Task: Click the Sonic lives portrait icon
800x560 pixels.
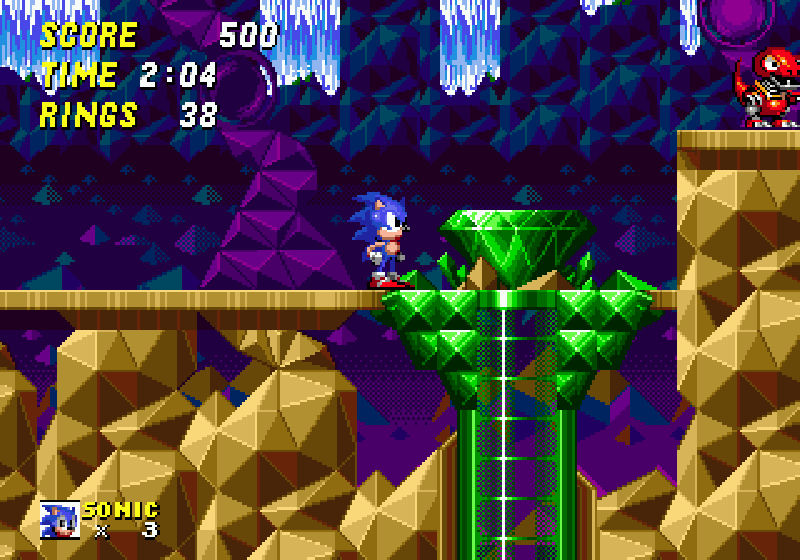Action: (58, 519)
